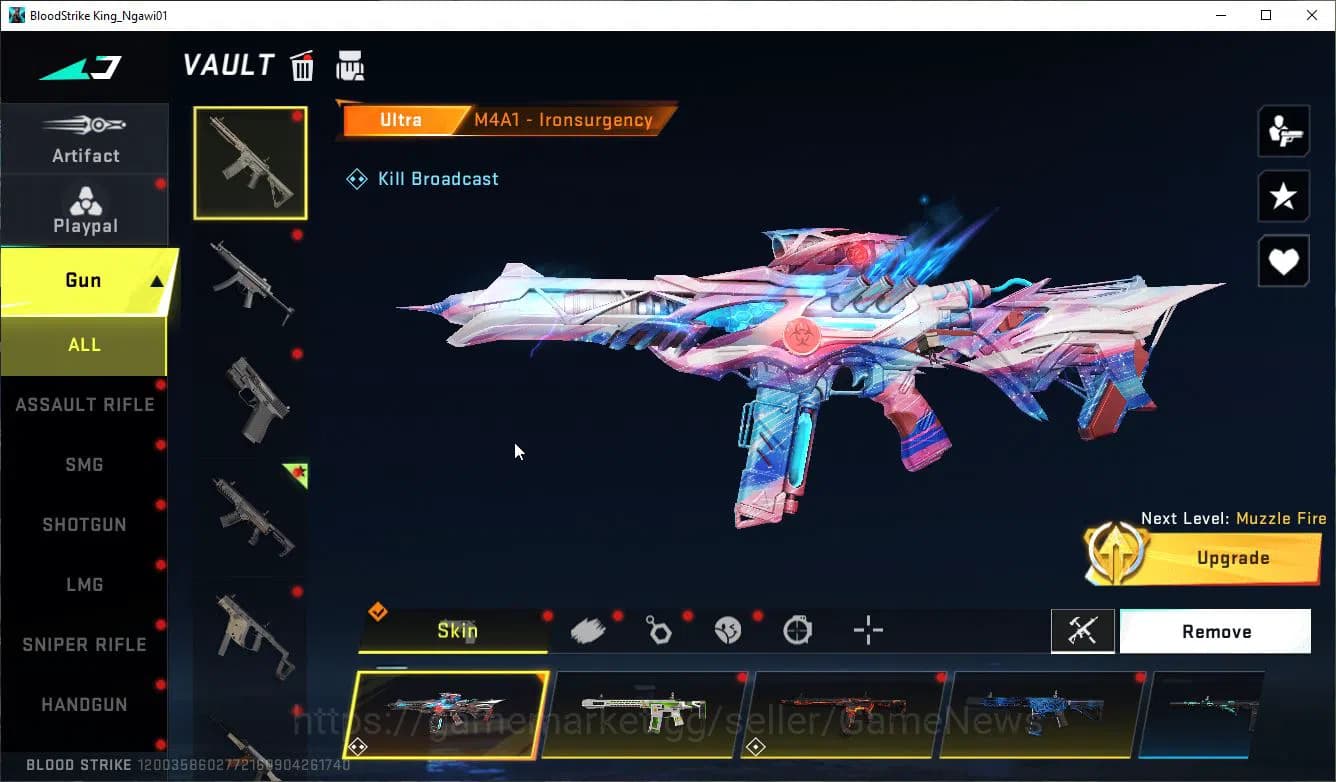This screenshot has width=1336, height=782.
Task: Click the scope attachment icon
Action: pos(797,631)
